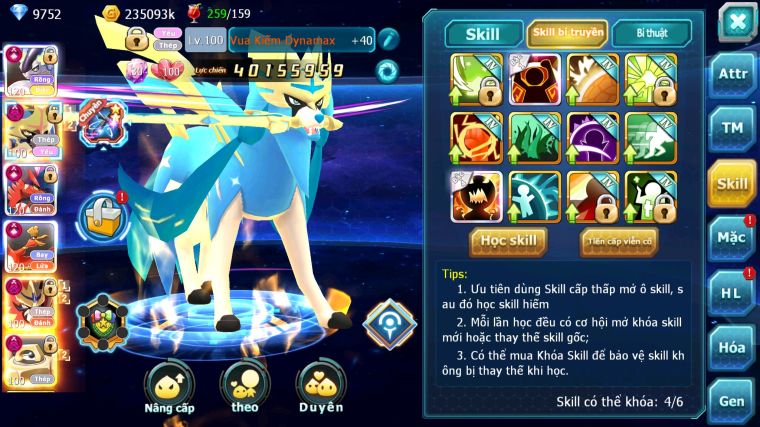Click the pencil icon to rename the pet
The width and height of the screenshot is (760, 427).
[x=389, y=39]
